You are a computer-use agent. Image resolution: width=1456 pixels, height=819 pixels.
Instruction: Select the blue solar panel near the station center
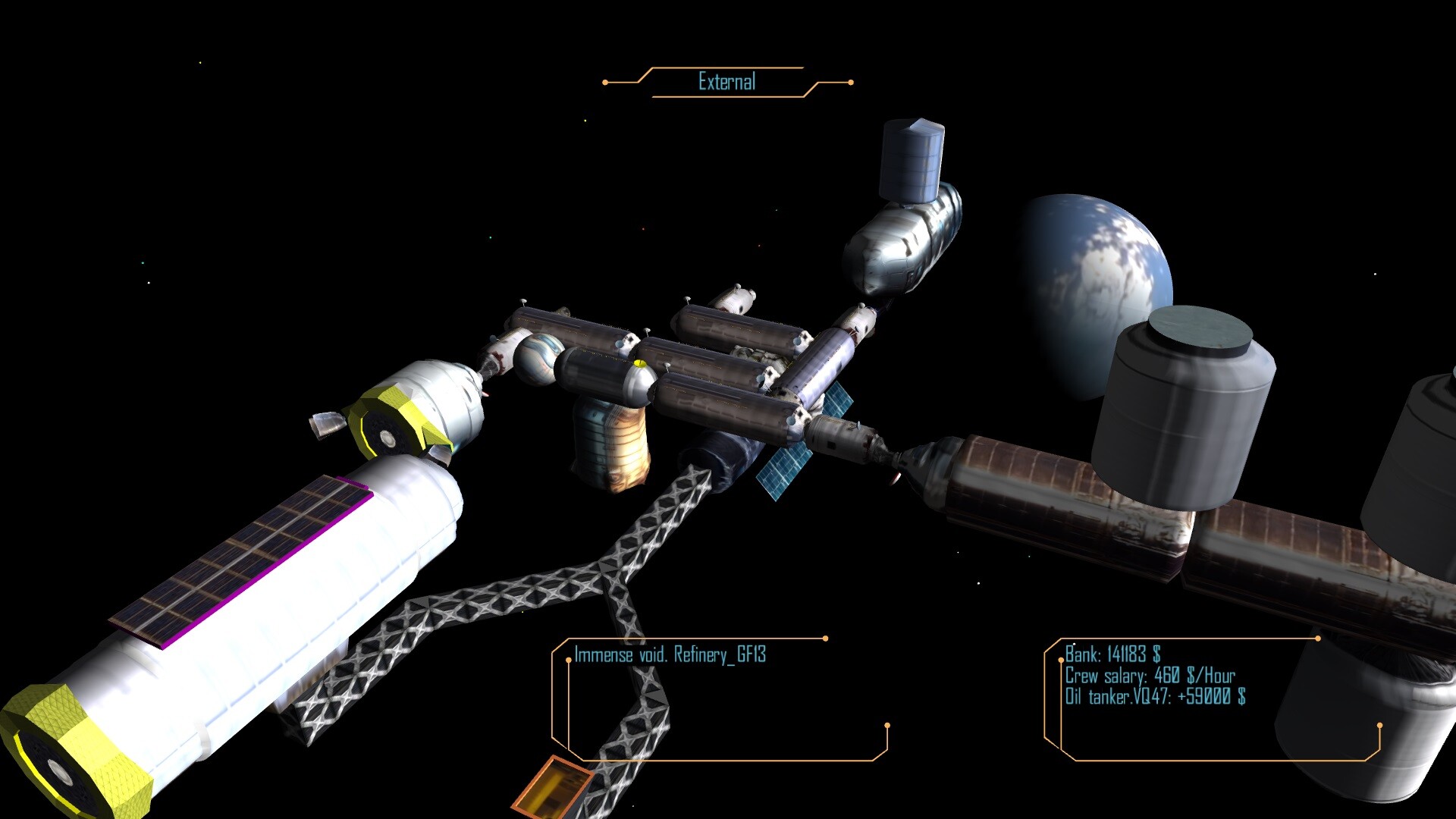tap(785, 470)
